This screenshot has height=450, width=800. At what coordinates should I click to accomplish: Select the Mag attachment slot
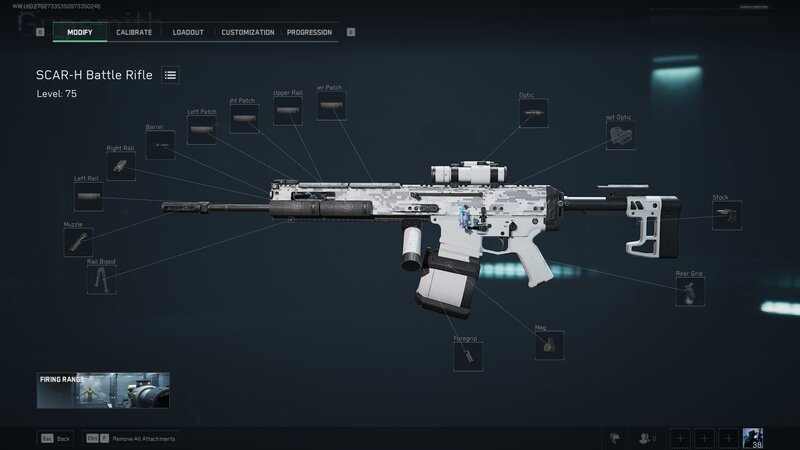click(x=549, y=344)
